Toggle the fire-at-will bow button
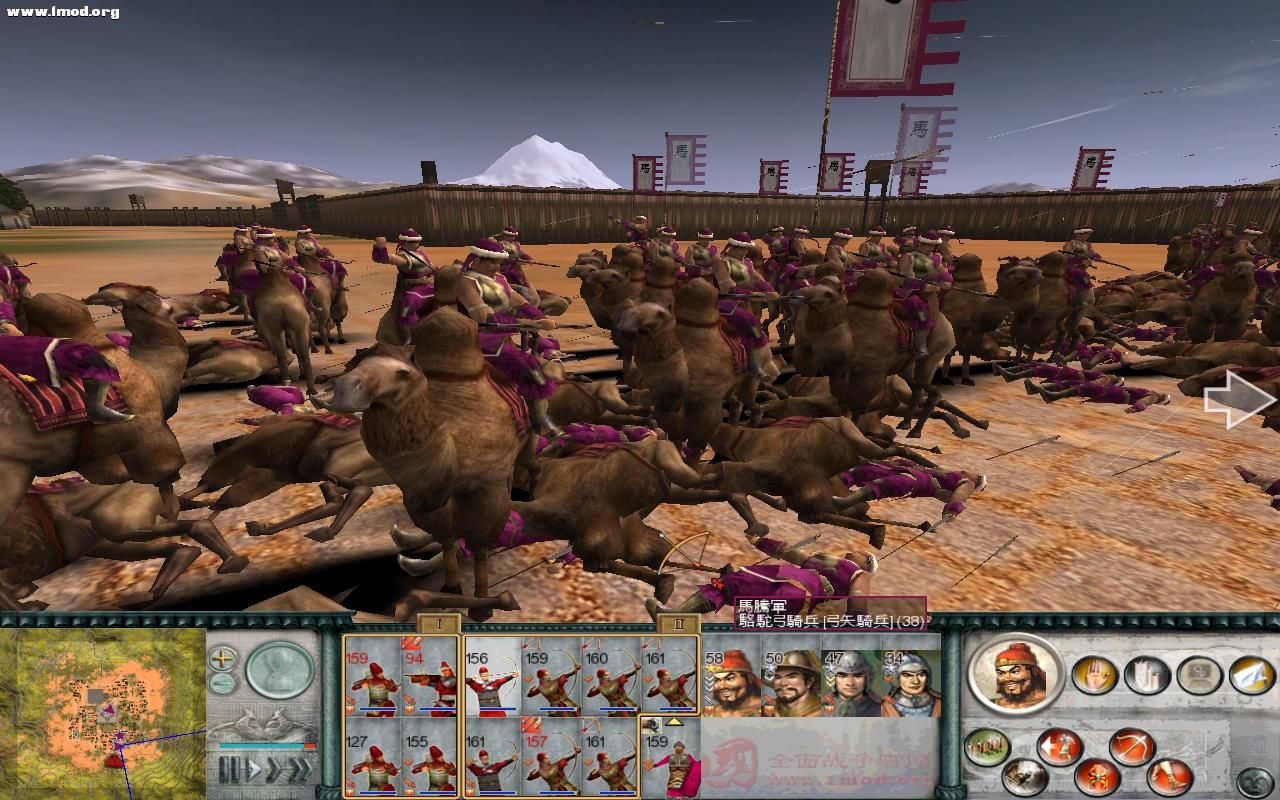Screen dimensions: 1280x800 click(1131, 746)
